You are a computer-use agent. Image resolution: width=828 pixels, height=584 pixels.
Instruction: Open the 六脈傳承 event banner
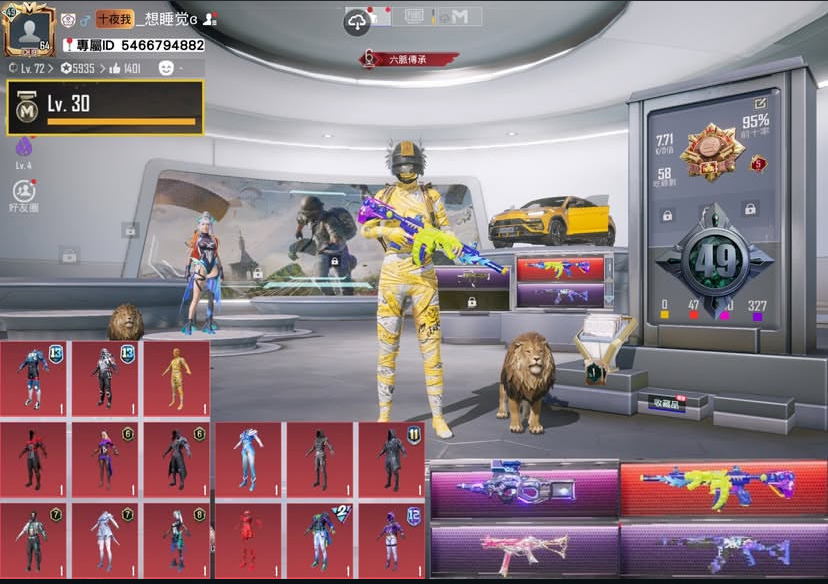pos(412,60)
